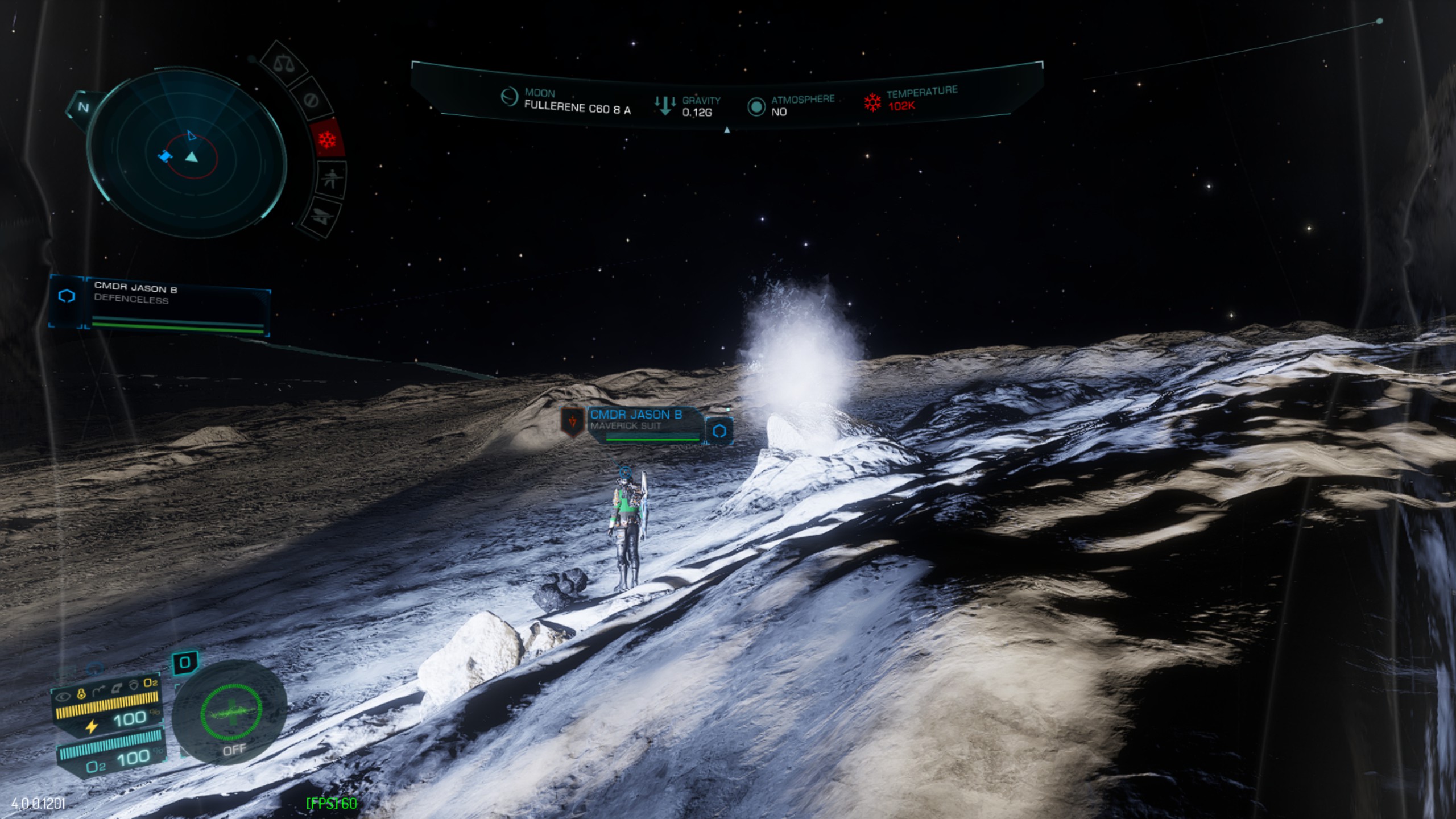Click the yellow keyhole suit status icon
The height and width of the screenshot is (819, 1456).
[x=81, y=693]
